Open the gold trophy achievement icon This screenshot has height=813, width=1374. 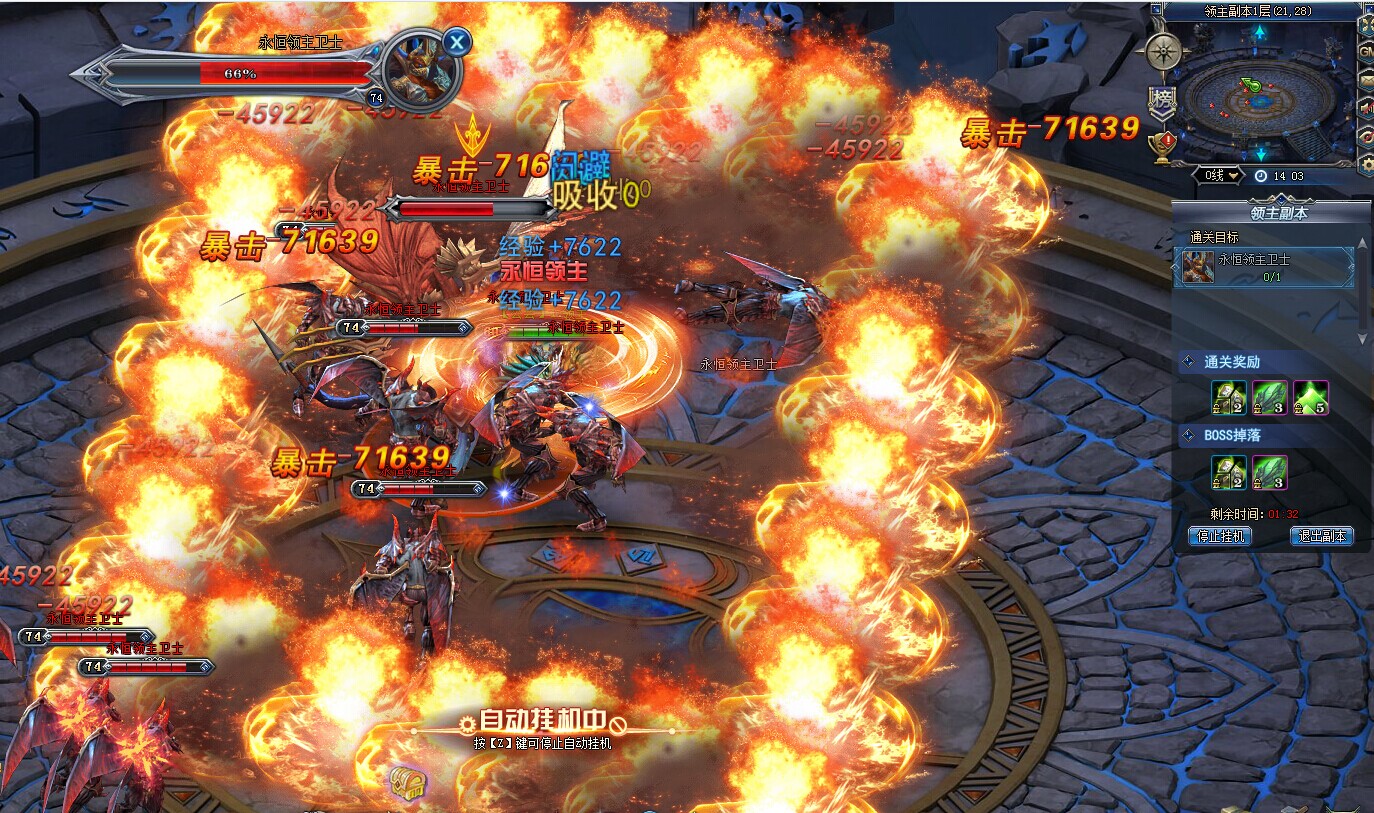tap(1161, 146)
